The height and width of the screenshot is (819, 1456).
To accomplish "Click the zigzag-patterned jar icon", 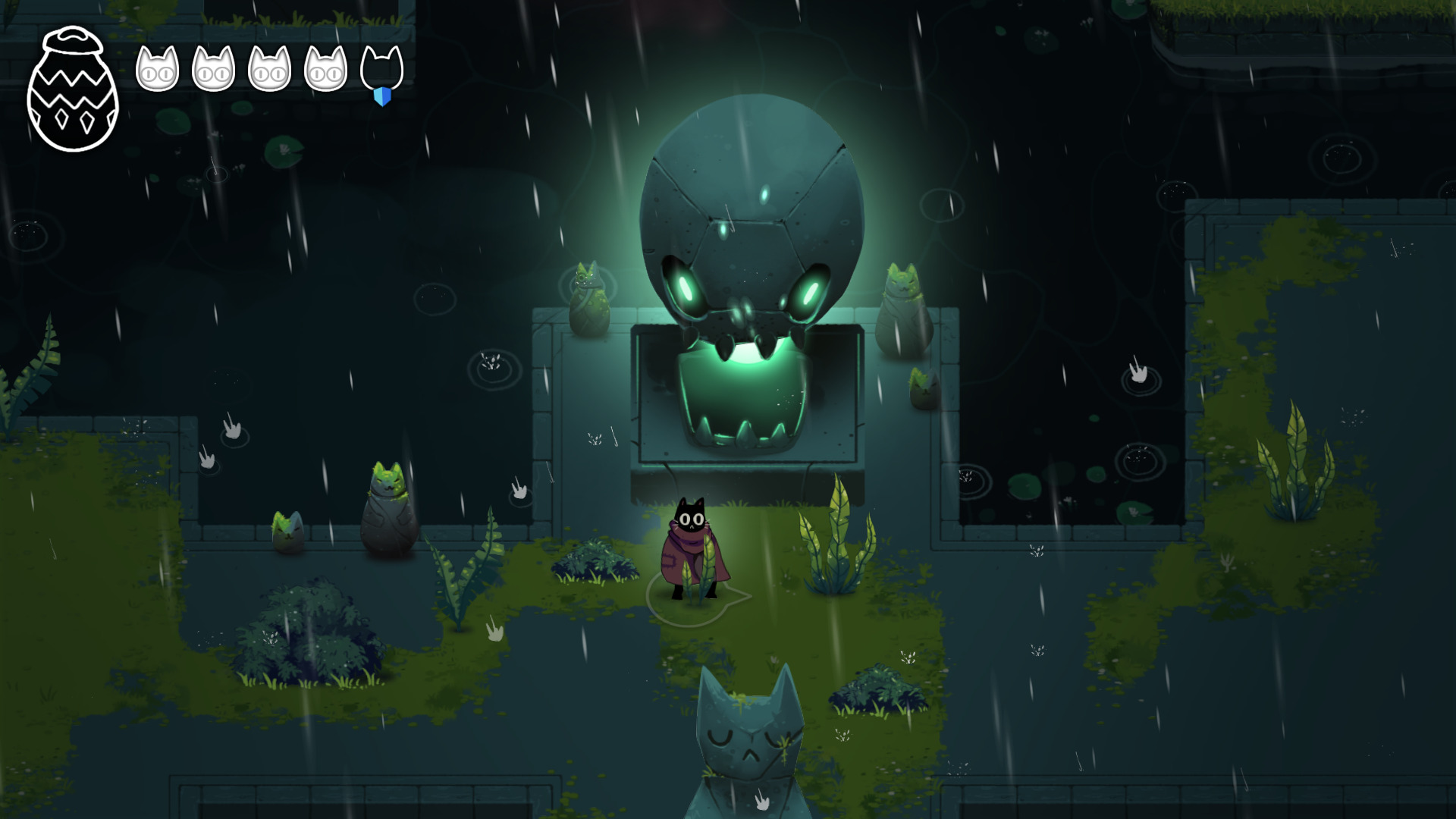I will [73, 91].
